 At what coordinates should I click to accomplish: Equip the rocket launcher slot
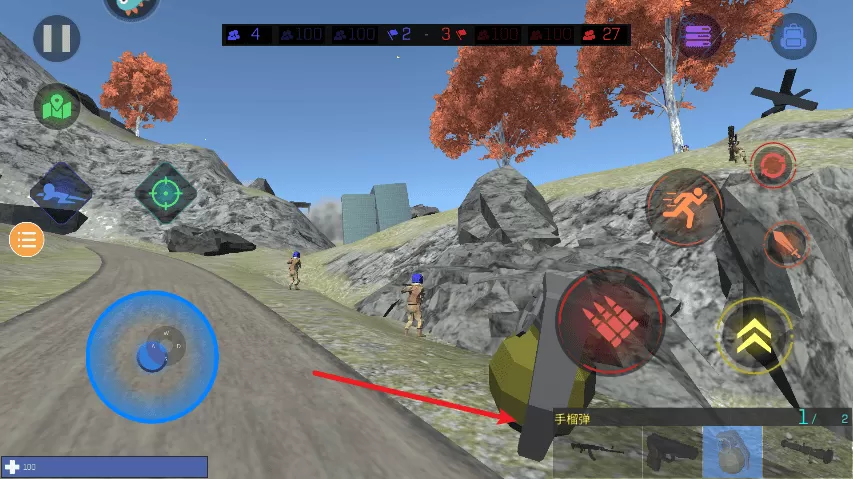coord(807,452)
